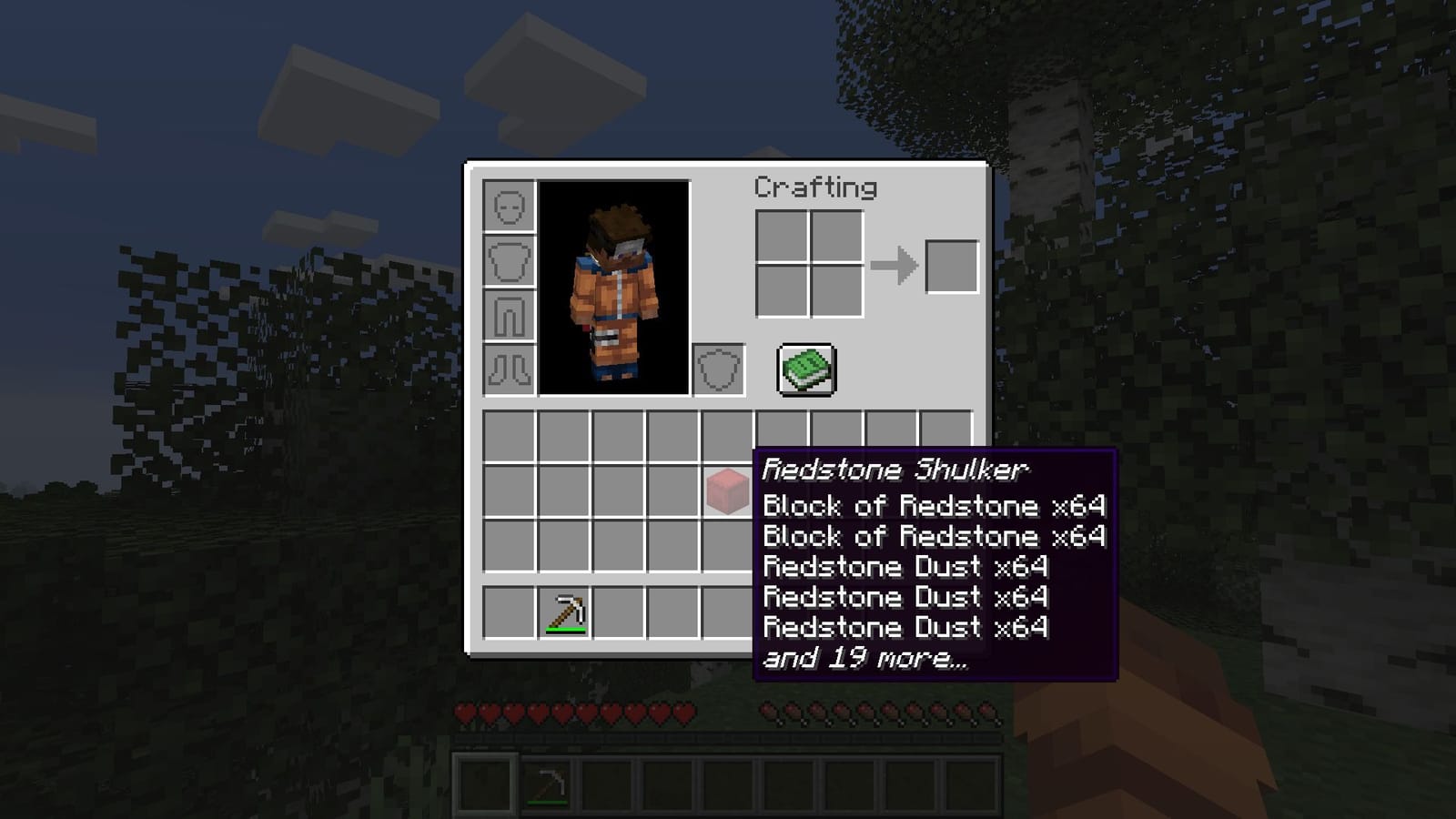Click the off-hand shield slot icon

click(x=718, y=368)
